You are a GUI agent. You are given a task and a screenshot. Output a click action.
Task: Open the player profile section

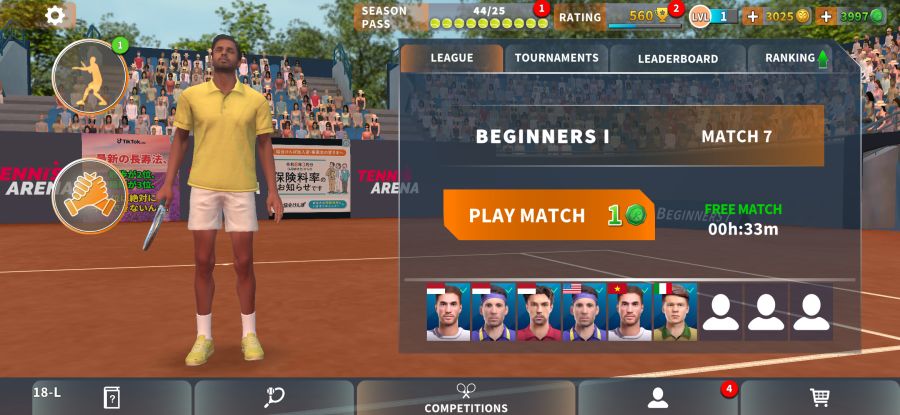pos(658,398)
